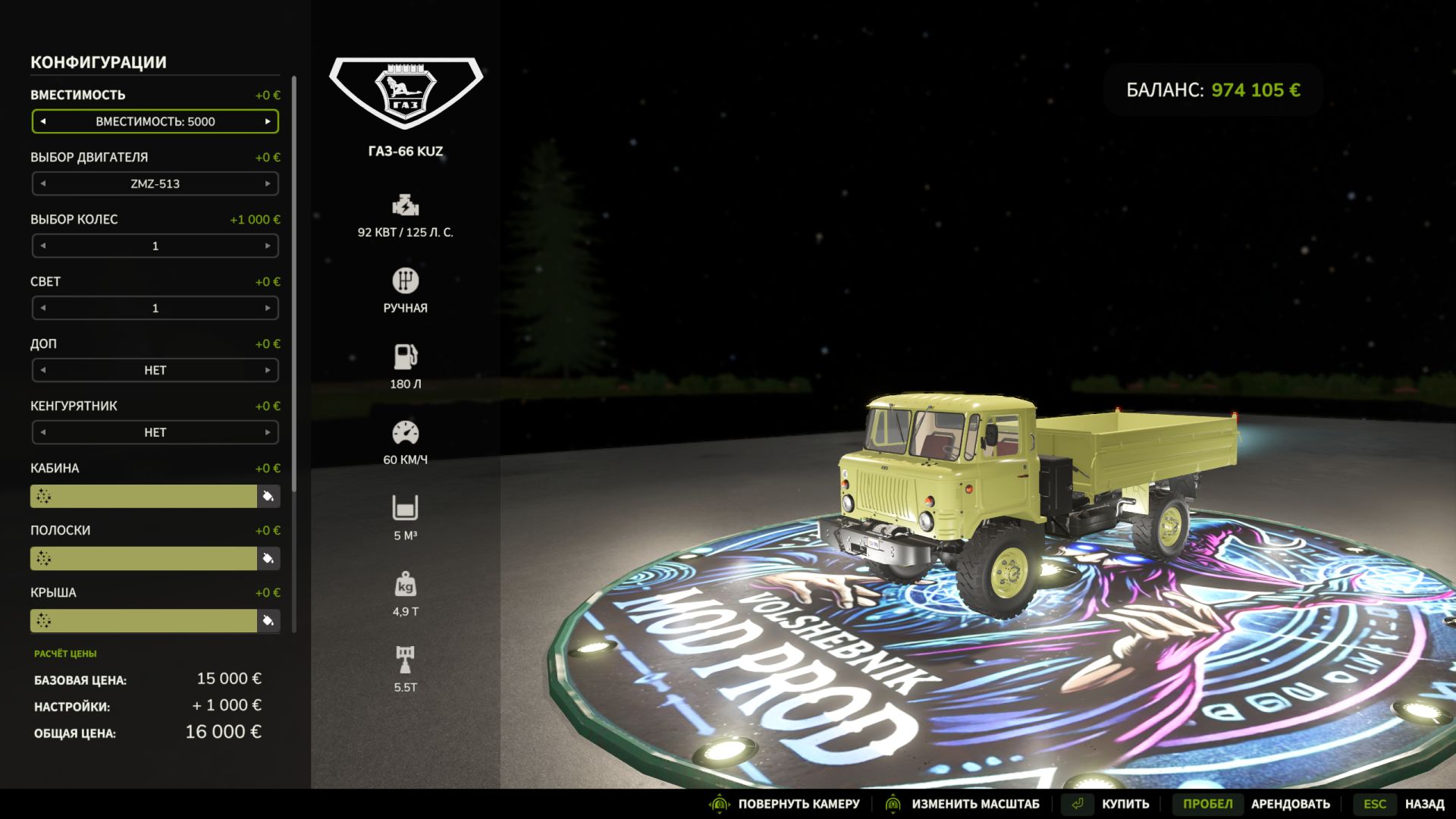The width and height of the screenshot is (1456, 819).
Task: Advance the Свет lighting option
Action: pos(268,308)
